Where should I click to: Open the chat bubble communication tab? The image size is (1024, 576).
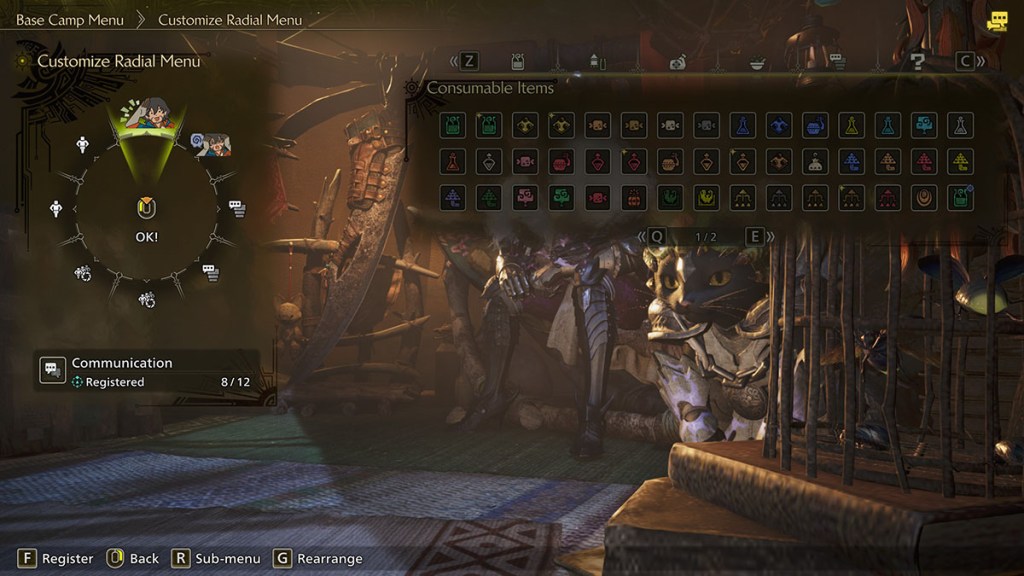point(837,62)
